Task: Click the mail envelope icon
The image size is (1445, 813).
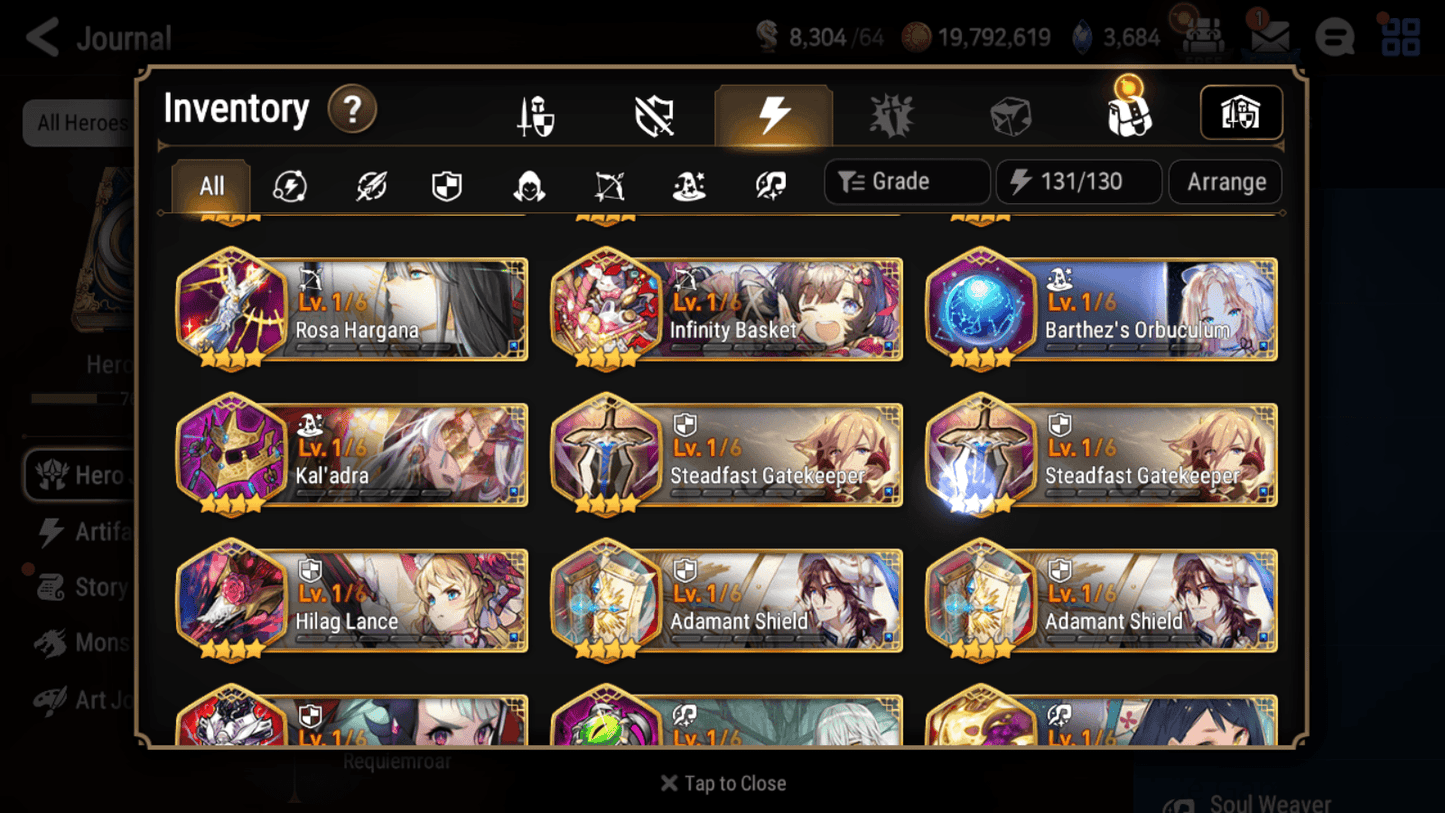Action: click(x=1268, y=36)
